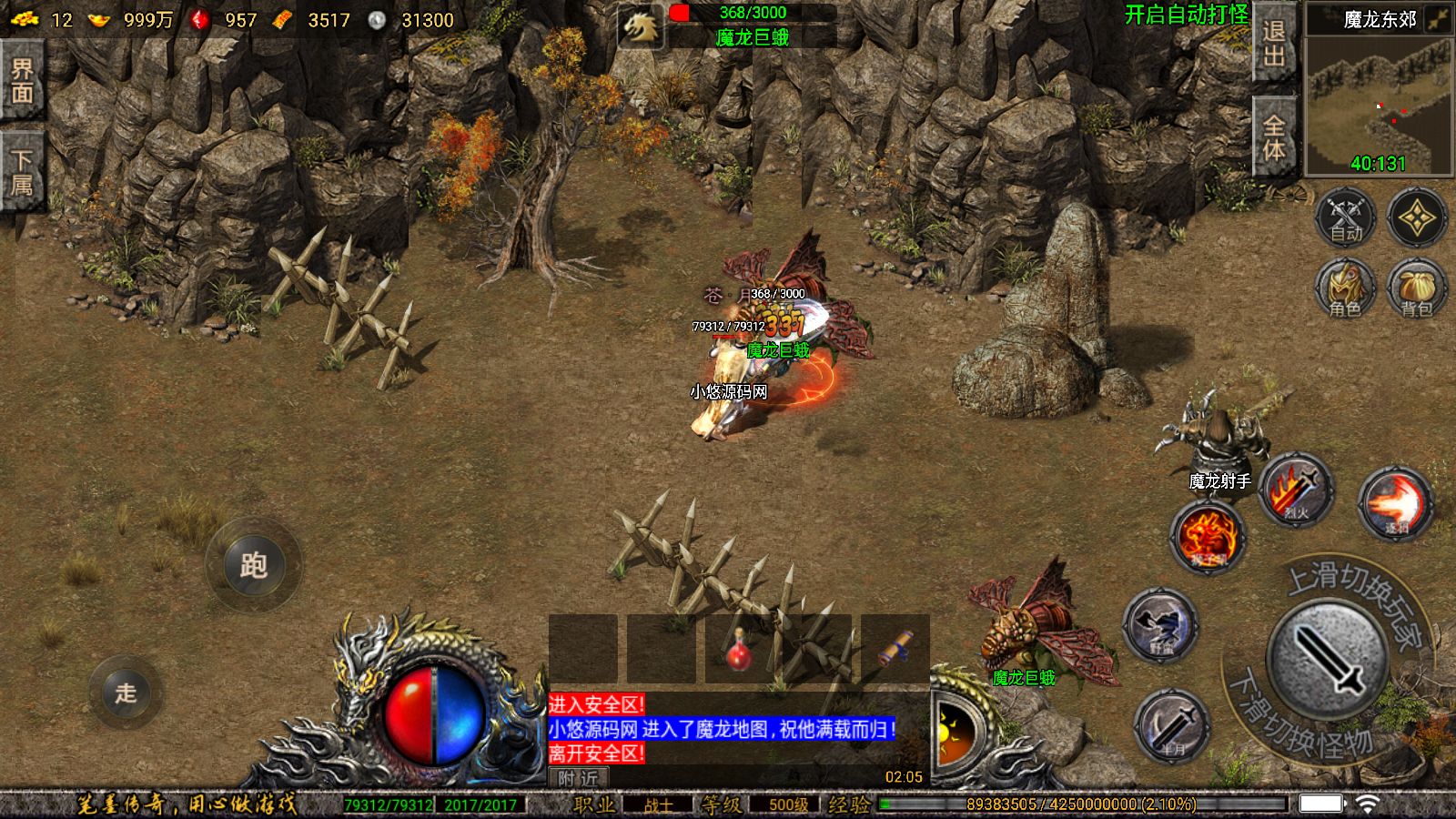
Task: Open the 下属 side tab
Action: click(x=22, y=173)
